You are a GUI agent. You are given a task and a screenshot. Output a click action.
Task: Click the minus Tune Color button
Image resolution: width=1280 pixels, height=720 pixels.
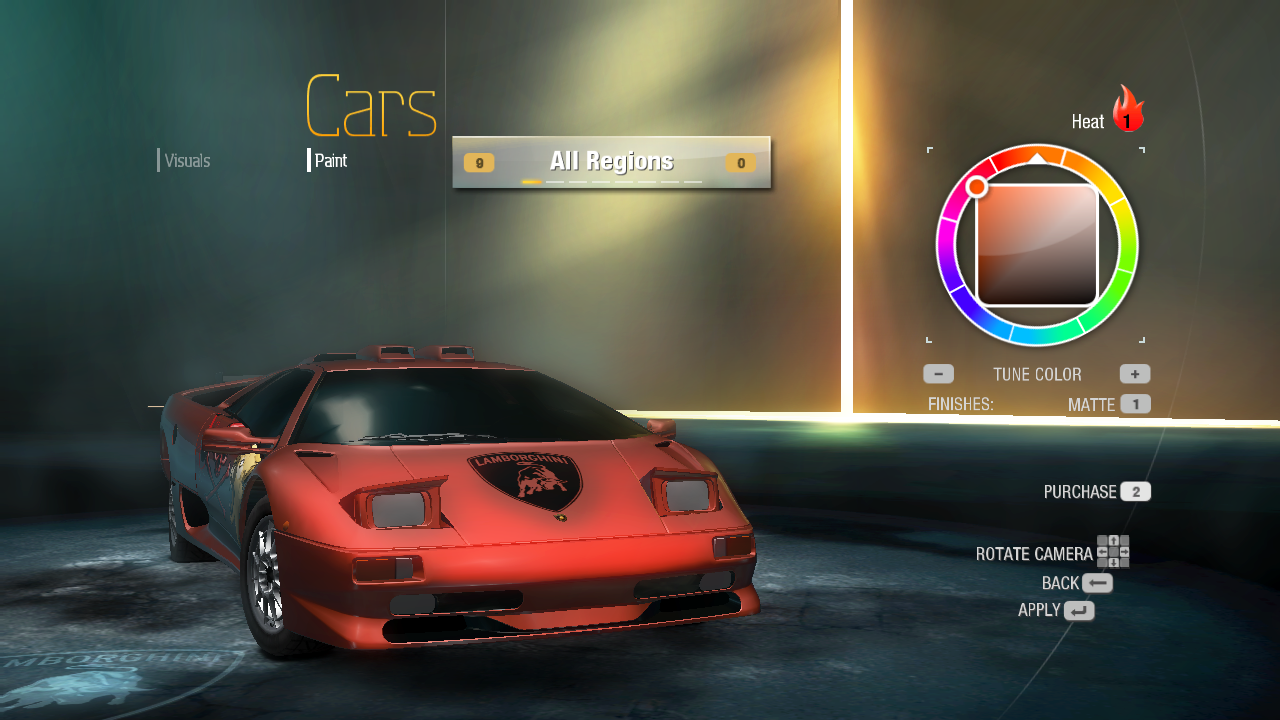click(938, 374)
